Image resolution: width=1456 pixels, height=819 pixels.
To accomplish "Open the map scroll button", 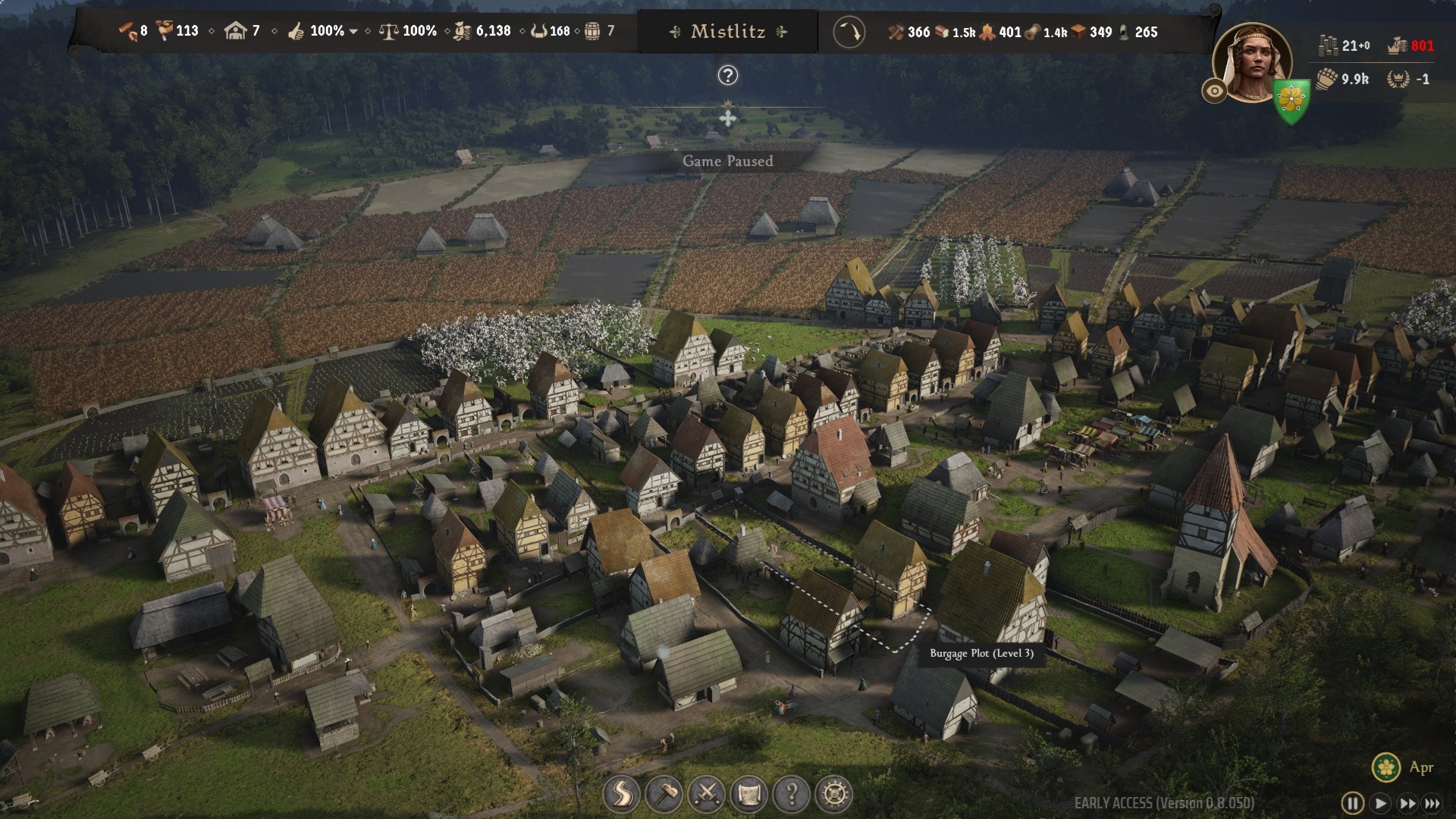I will pos(748,794).
